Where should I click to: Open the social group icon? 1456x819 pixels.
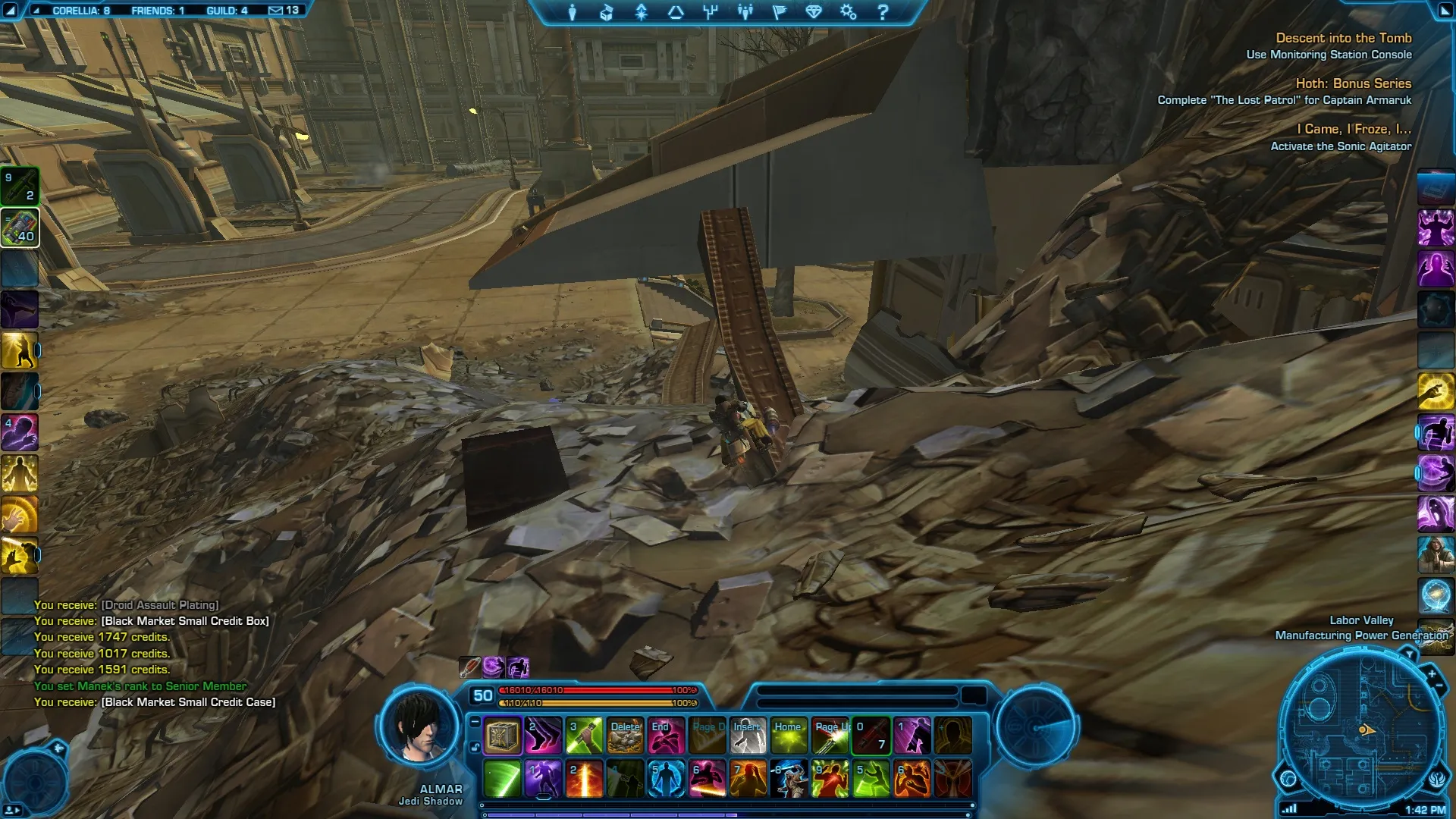point(745,12)
